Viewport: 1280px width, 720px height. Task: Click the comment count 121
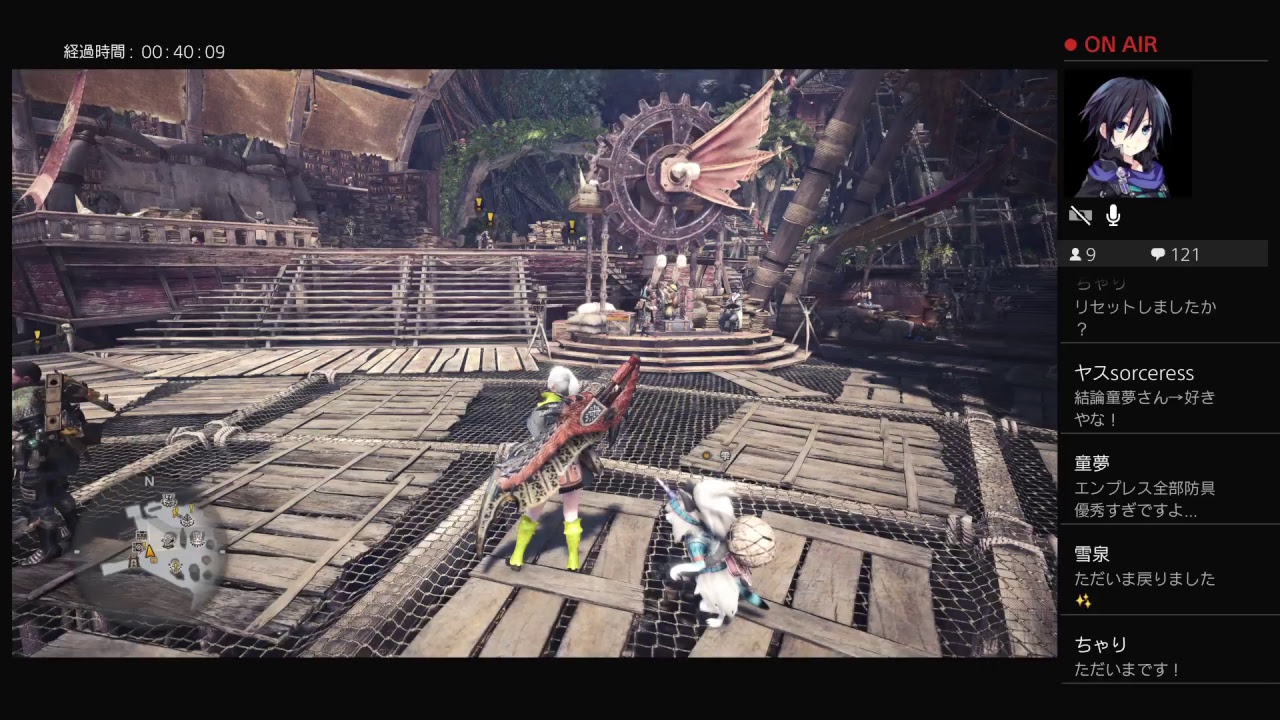tap(1185, 254)
